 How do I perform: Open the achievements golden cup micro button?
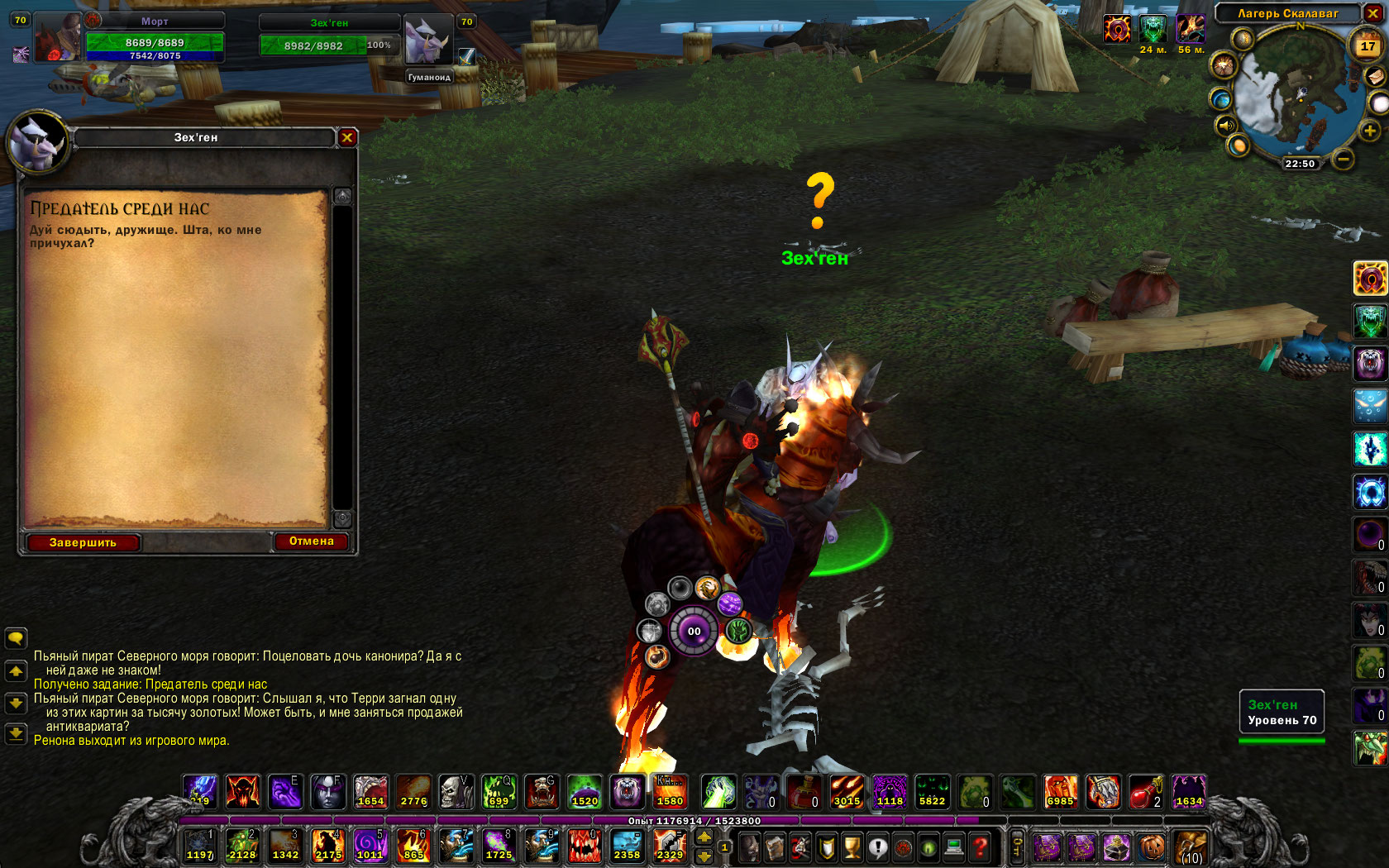click(x=852, y=847)
